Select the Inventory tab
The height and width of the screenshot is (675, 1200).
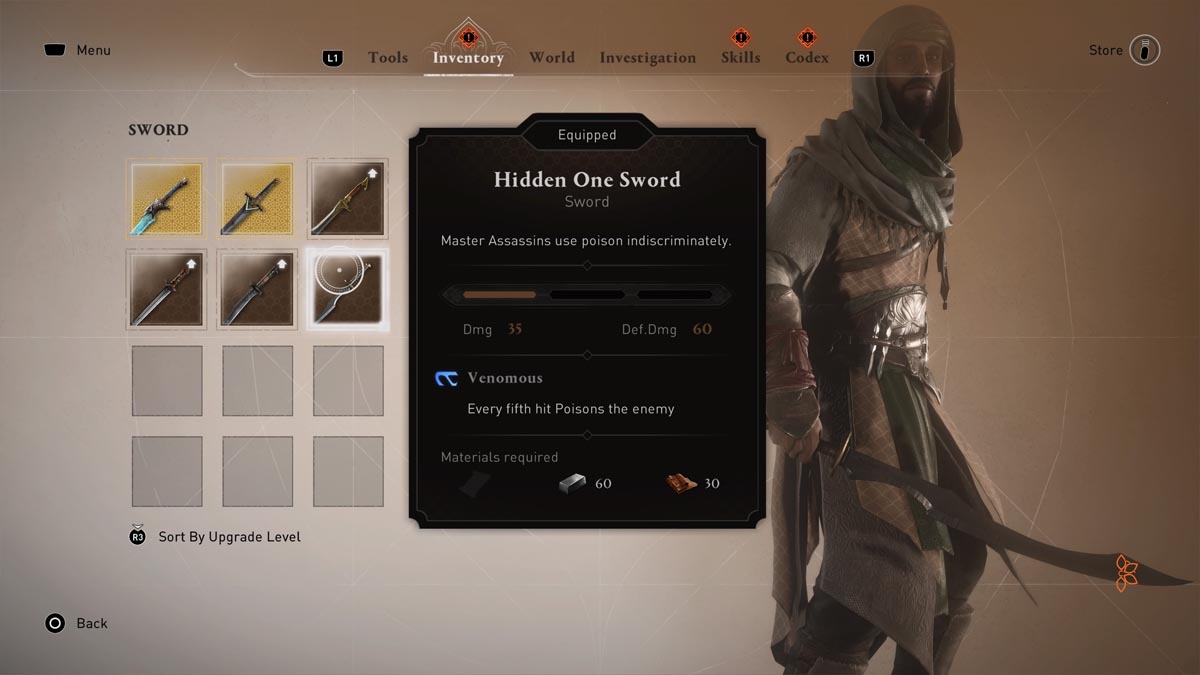click(x=467, y=58)
